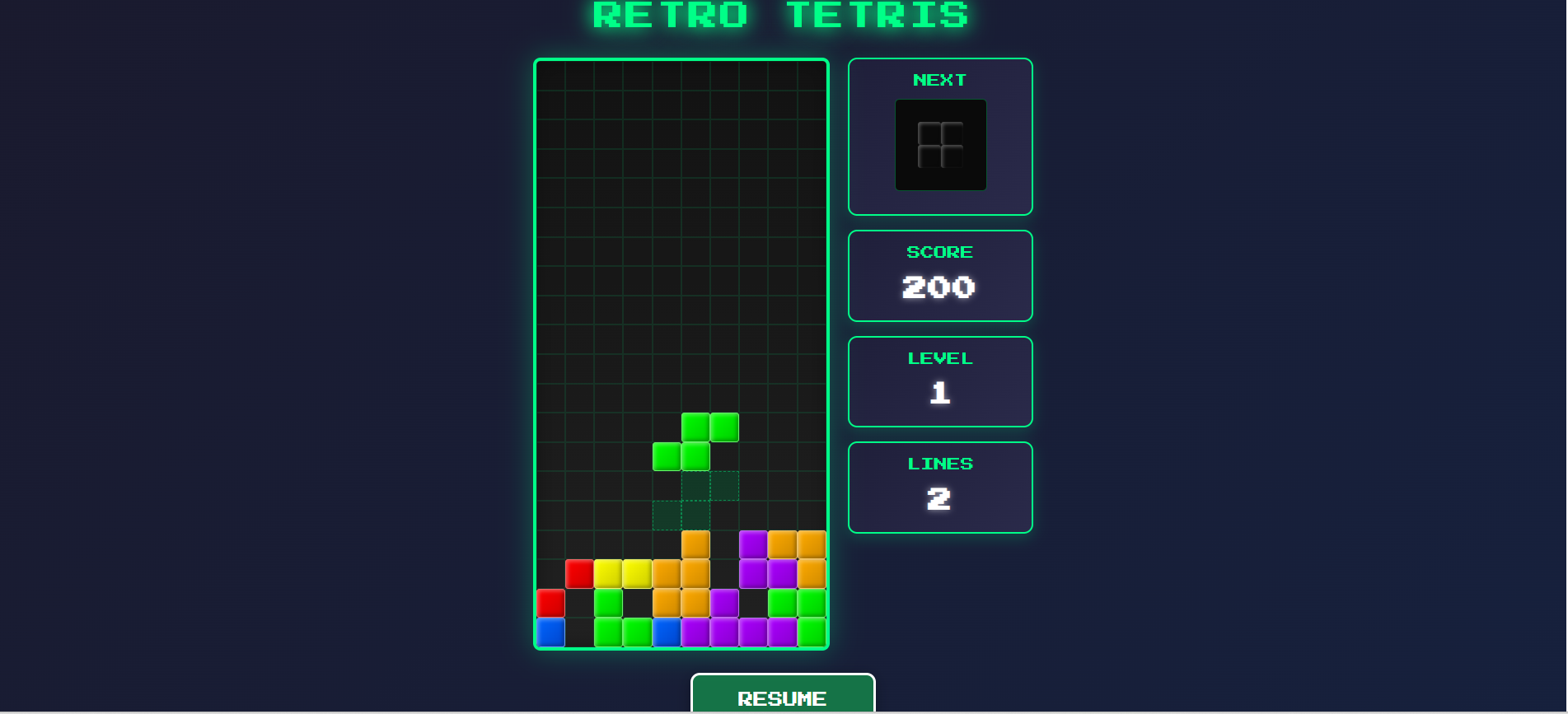This screenshot has width=1568, height=714.
Task: Click the LINES panel showing 2
Action: pyautogui.click(x=939, y=486)
